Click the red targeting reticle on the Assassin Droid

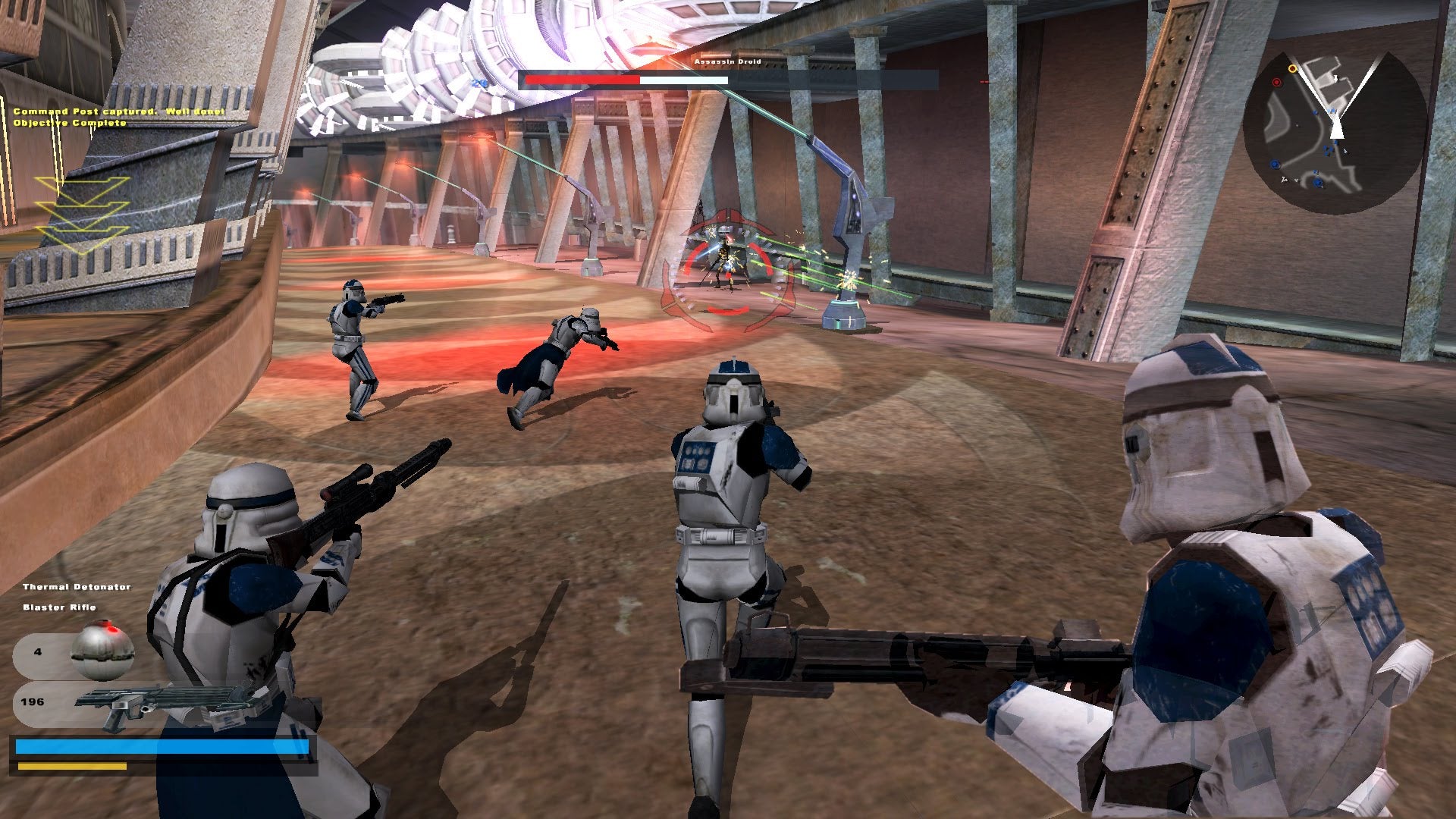coord(728,262)
